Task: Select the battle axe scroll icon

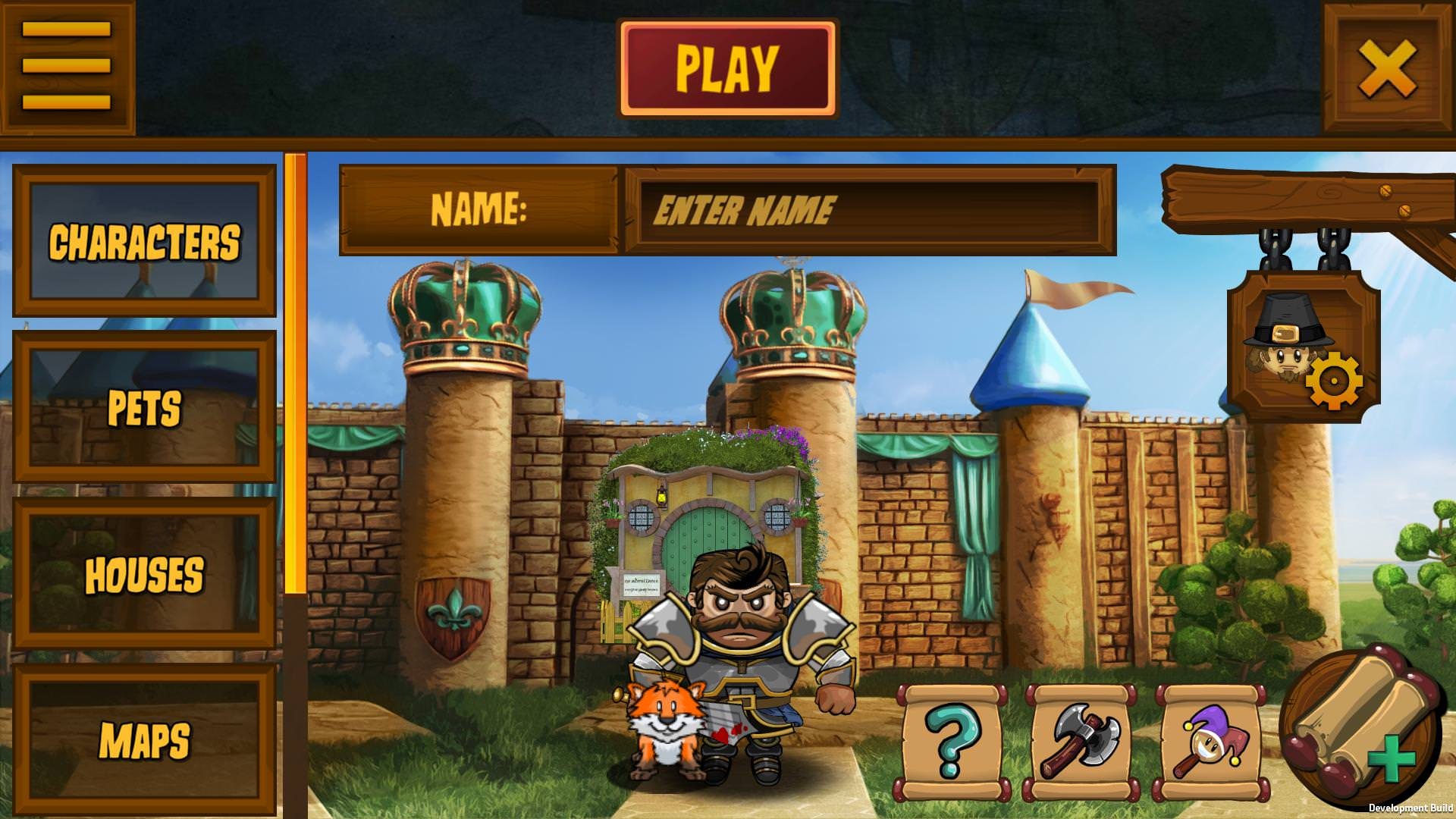Action: [1082, 739]
